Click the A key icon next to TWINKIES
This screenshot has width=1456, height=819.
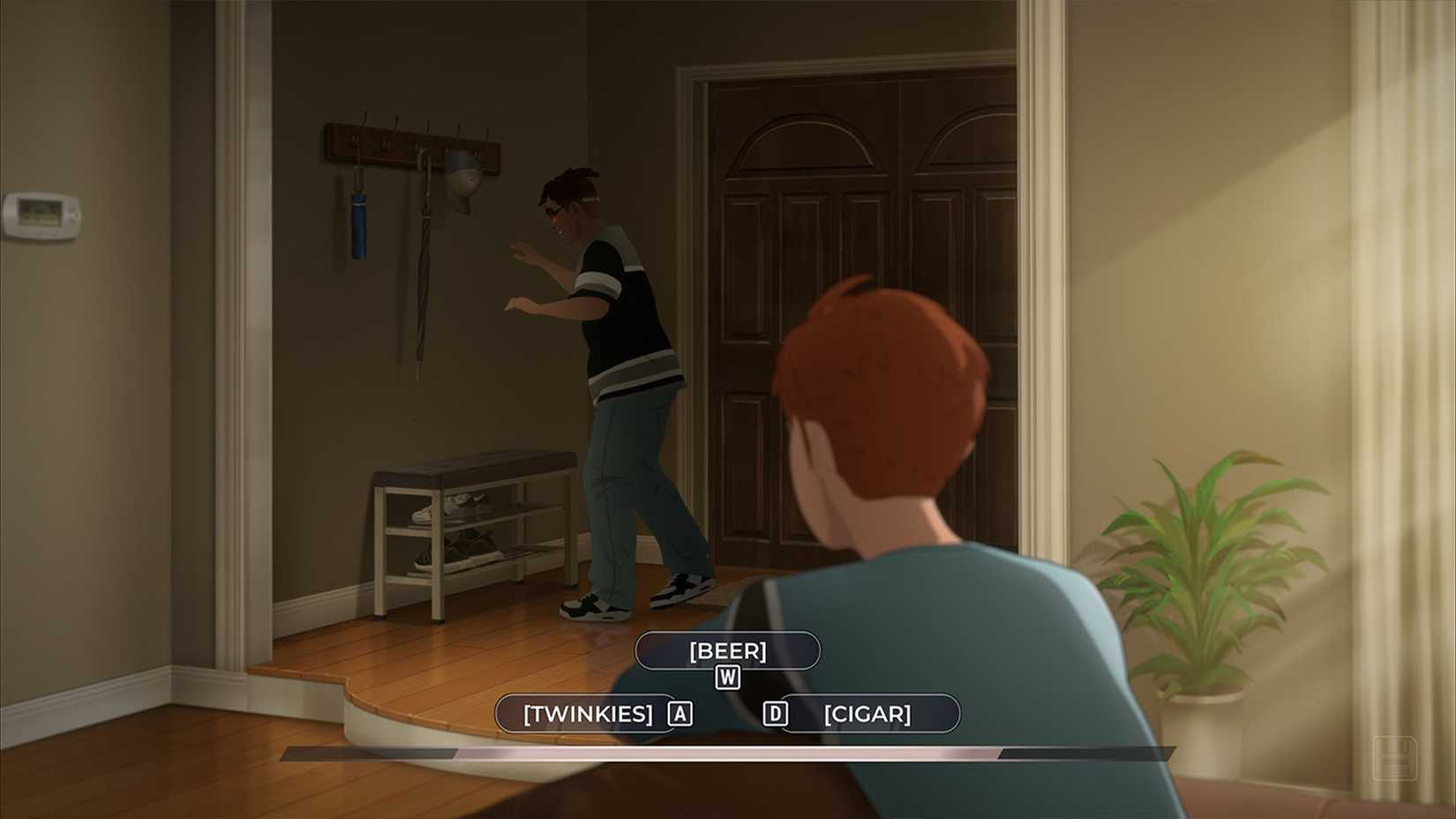678,714
